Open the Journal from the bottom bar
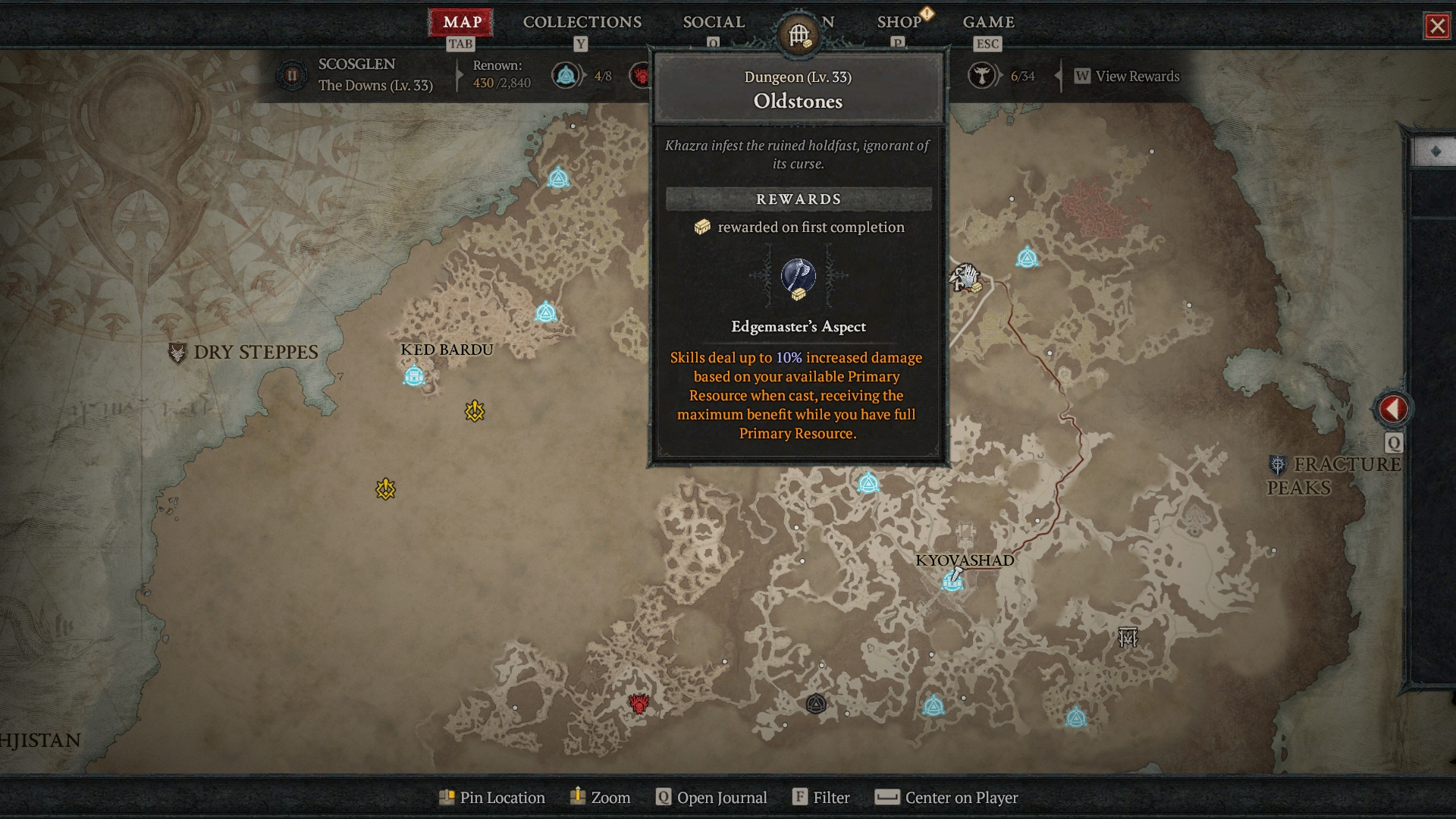The image size is (1456, 819). (x=711, y=797)
